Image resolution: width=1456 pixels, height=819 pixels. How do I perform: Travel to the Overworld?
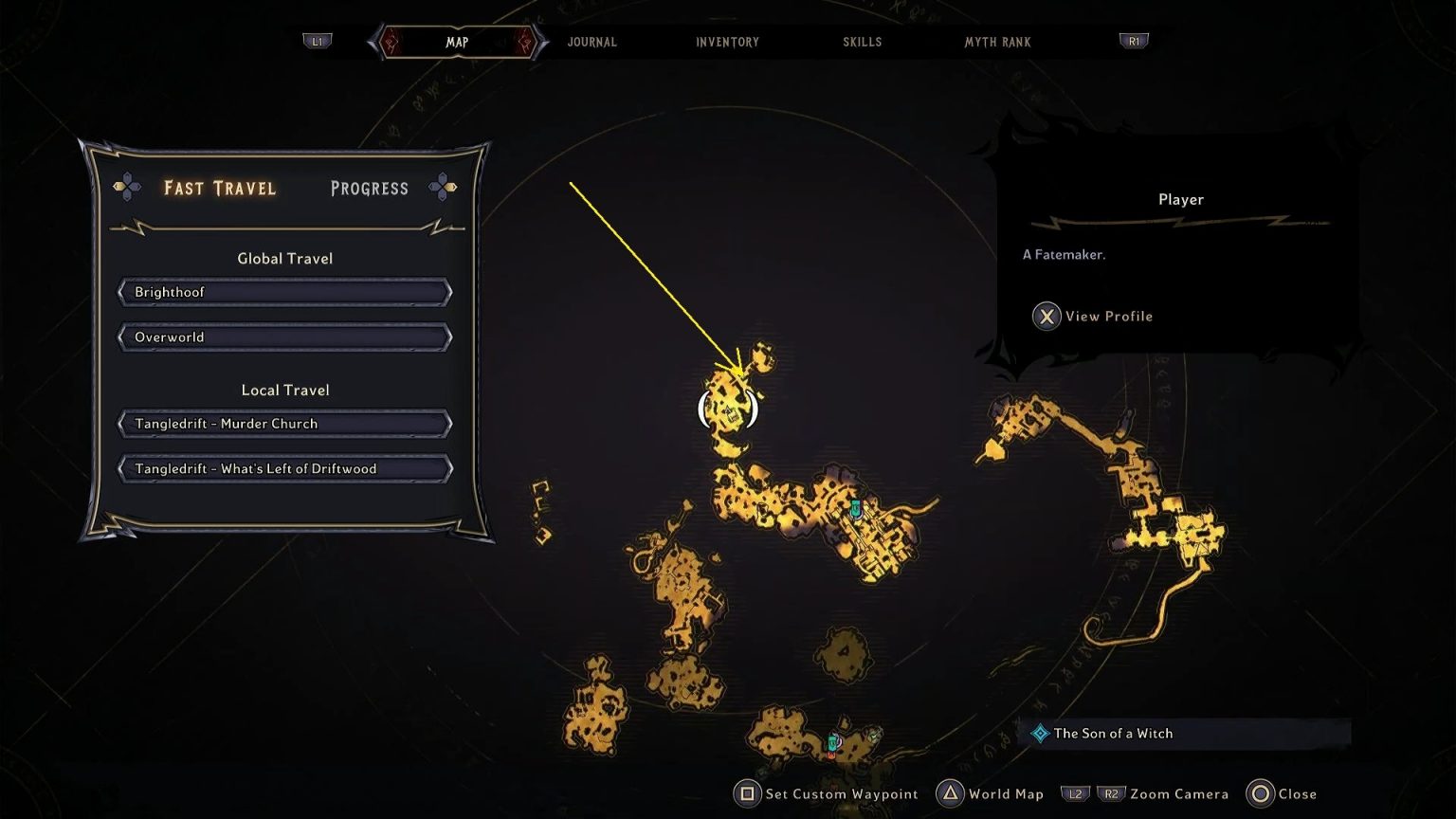[284, 337]
